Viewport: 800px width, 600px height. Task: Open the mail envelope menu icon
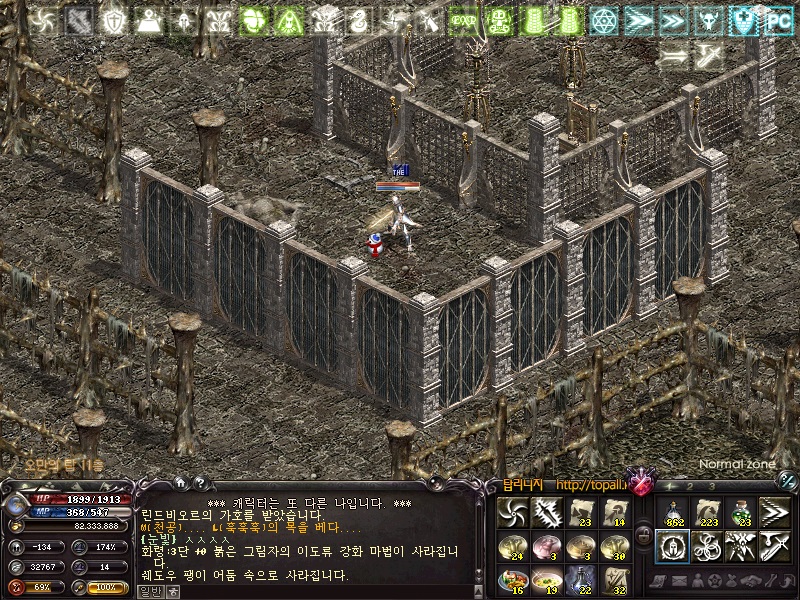[x=679, y=580]
